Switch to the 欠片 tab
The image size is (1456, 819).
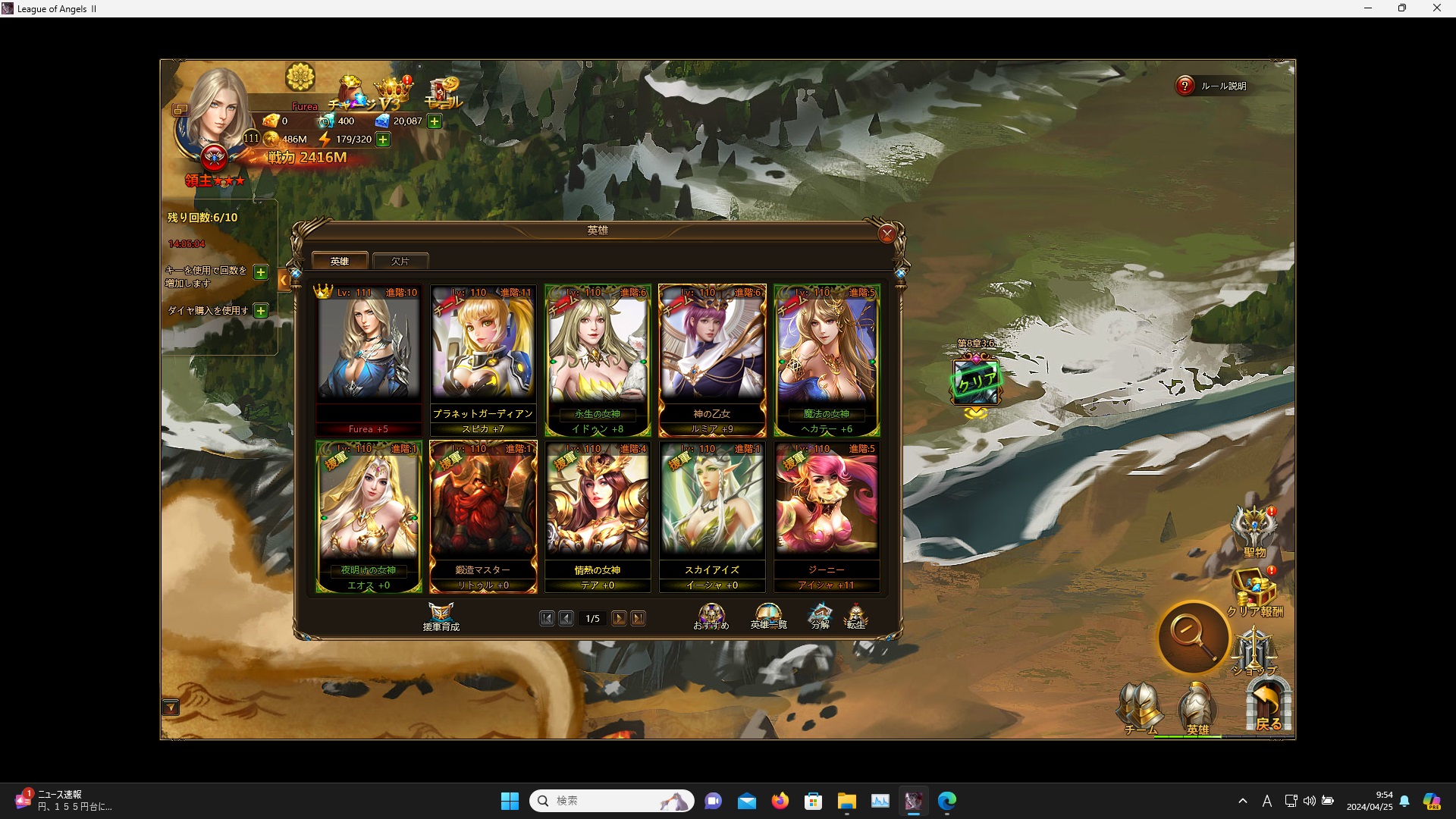(x=400, y=260)
